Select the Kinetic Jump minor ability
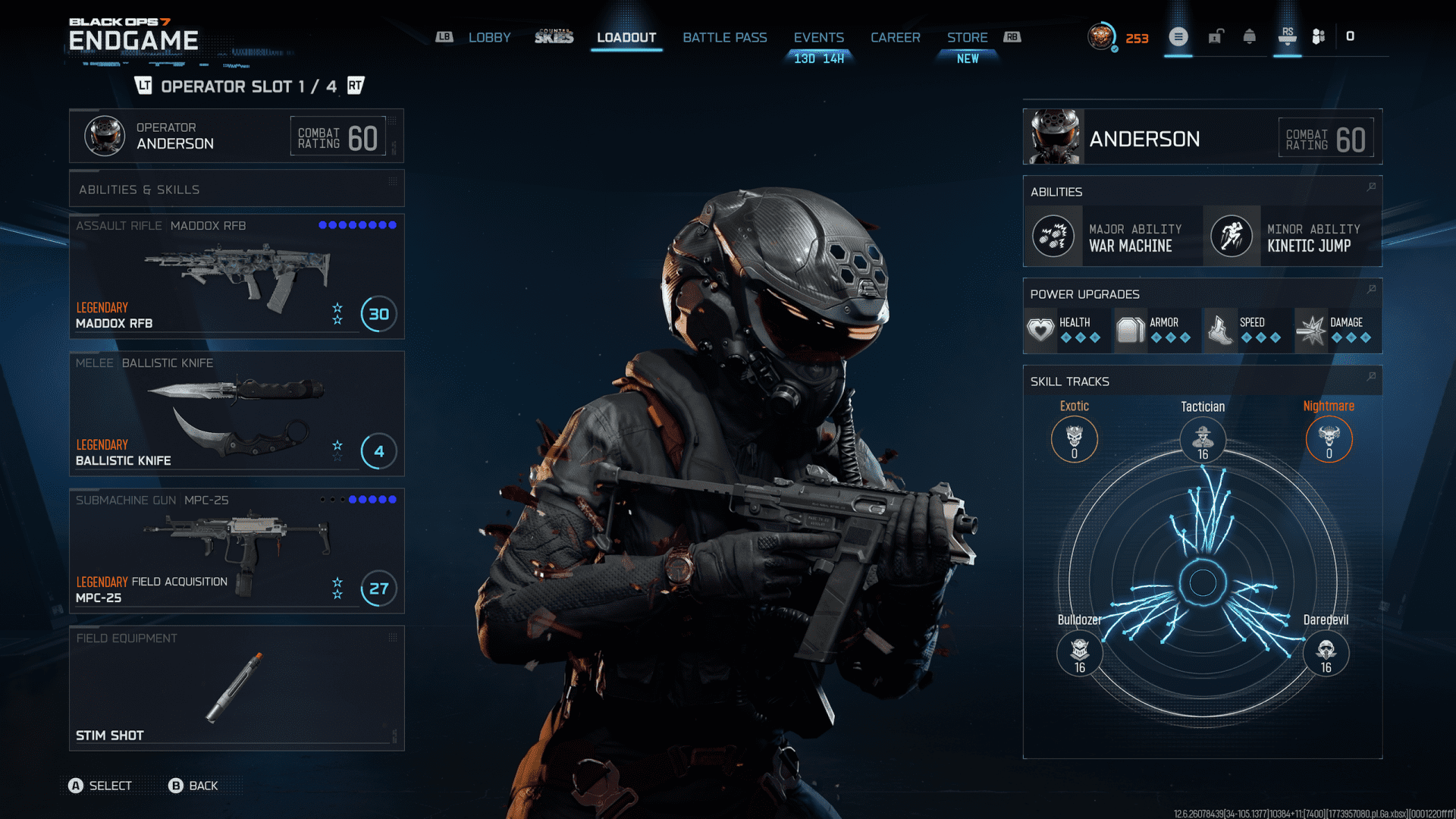Image resolution: width=1456 pixels, height=819 pixels. pyautogui.click(x=1292, y=237)
